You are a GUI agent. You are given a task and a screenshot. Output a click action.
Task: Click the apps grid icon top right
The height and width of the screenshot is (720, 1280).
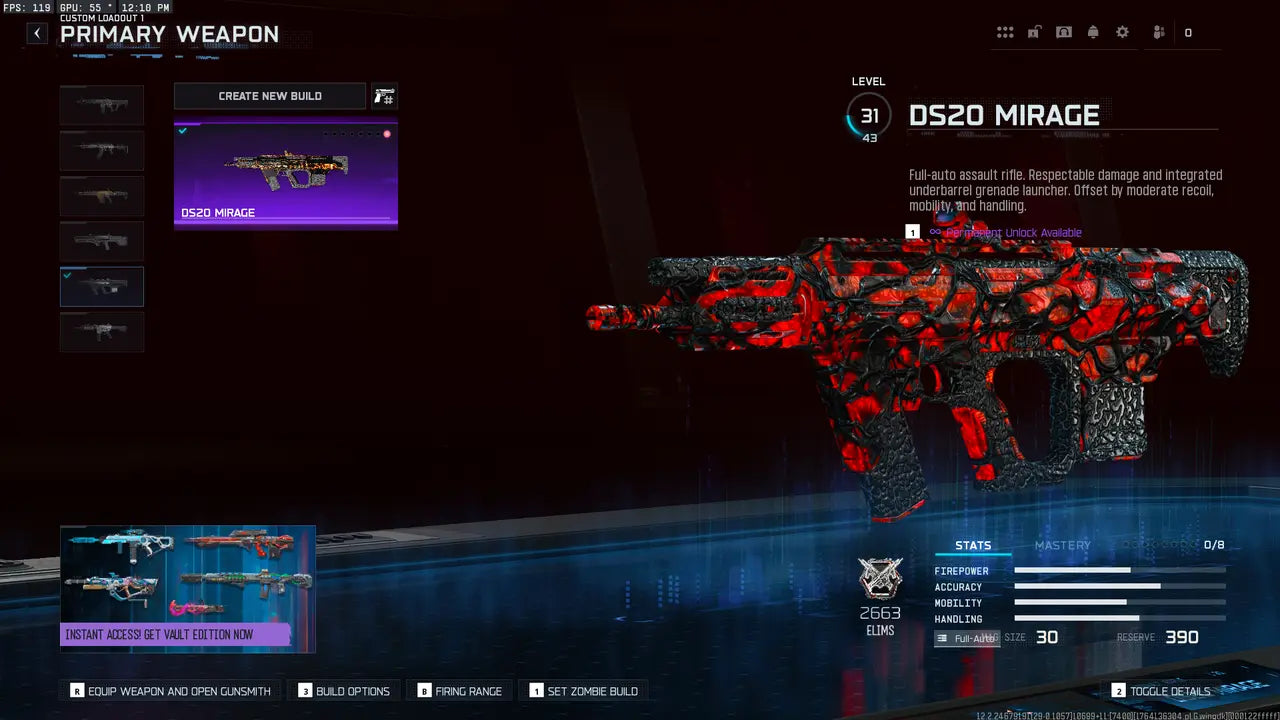click(x=1005, y=31)
